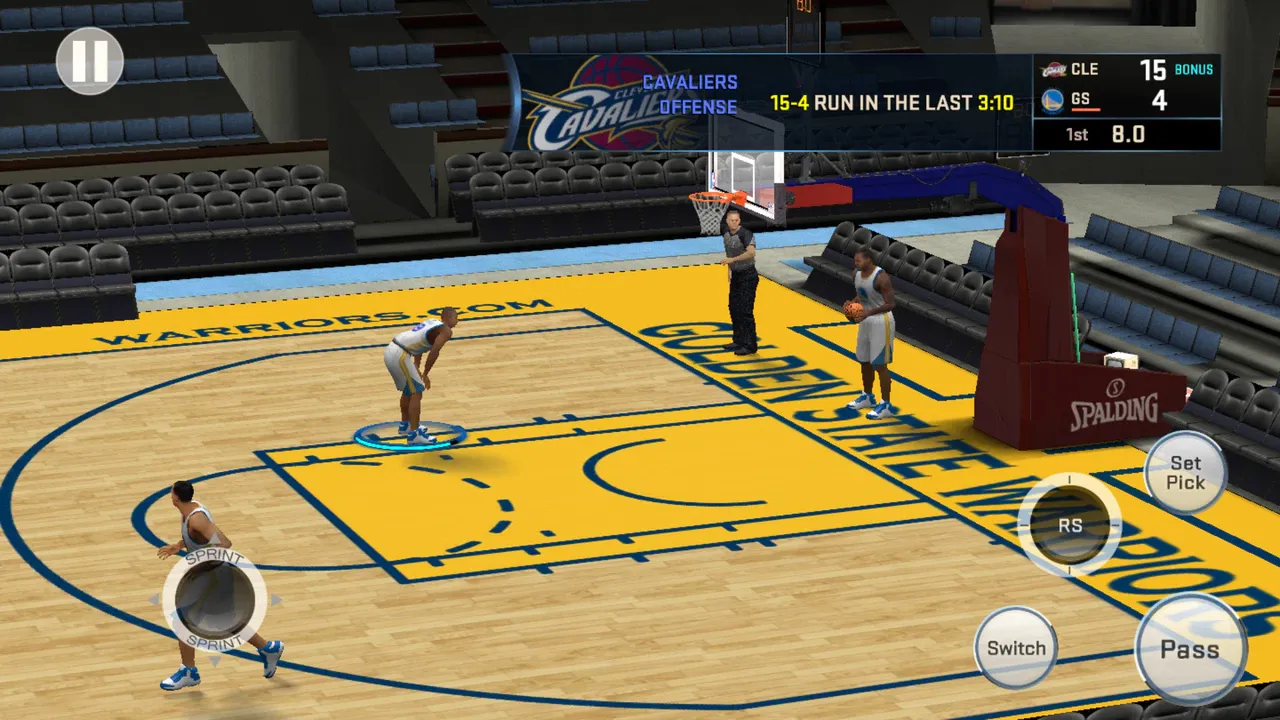Tap the CLE score of 15
The width and height of the screenshot is (1280, 720).
[x=1155, y=69]
